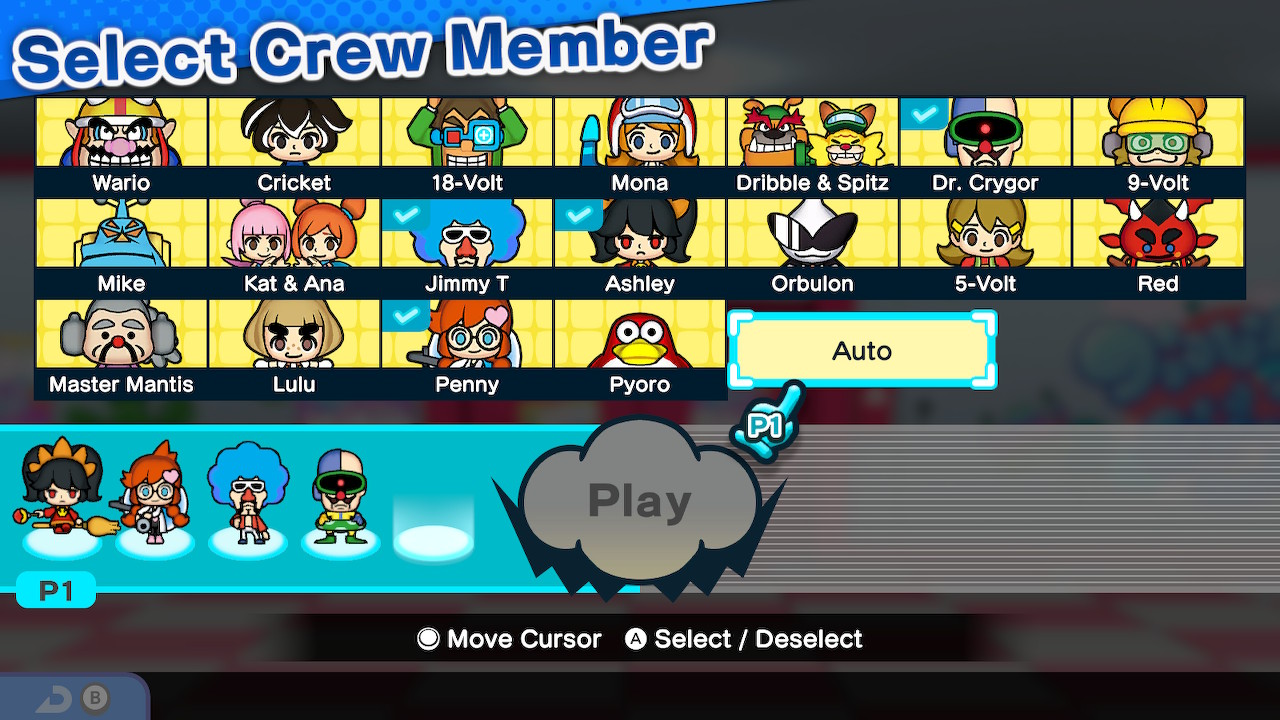Deselect Jimmy T's checkmark
Screen dimensions: 1280x720
click(x=404, y=215)
